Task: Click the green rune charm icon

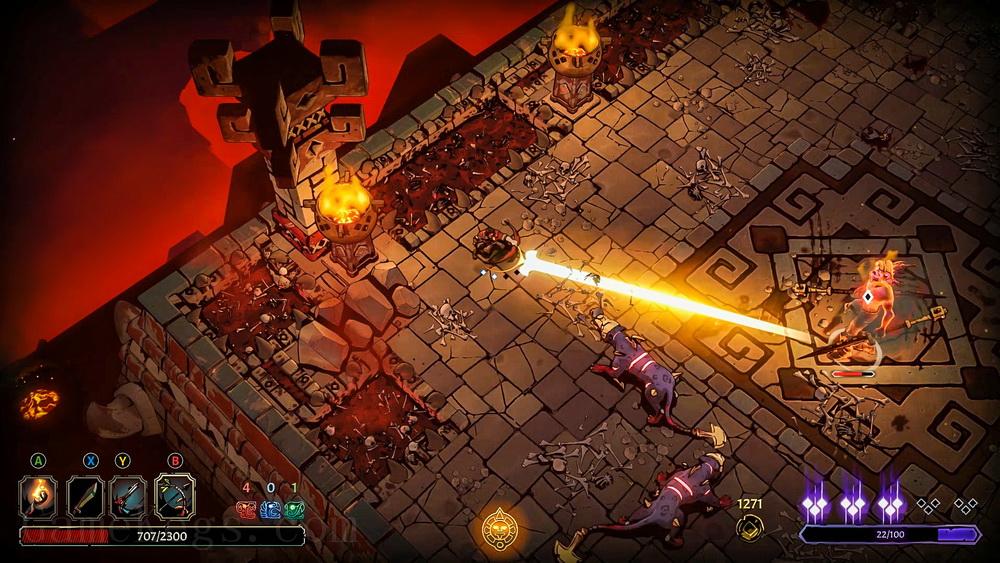Action: (294, 510)
